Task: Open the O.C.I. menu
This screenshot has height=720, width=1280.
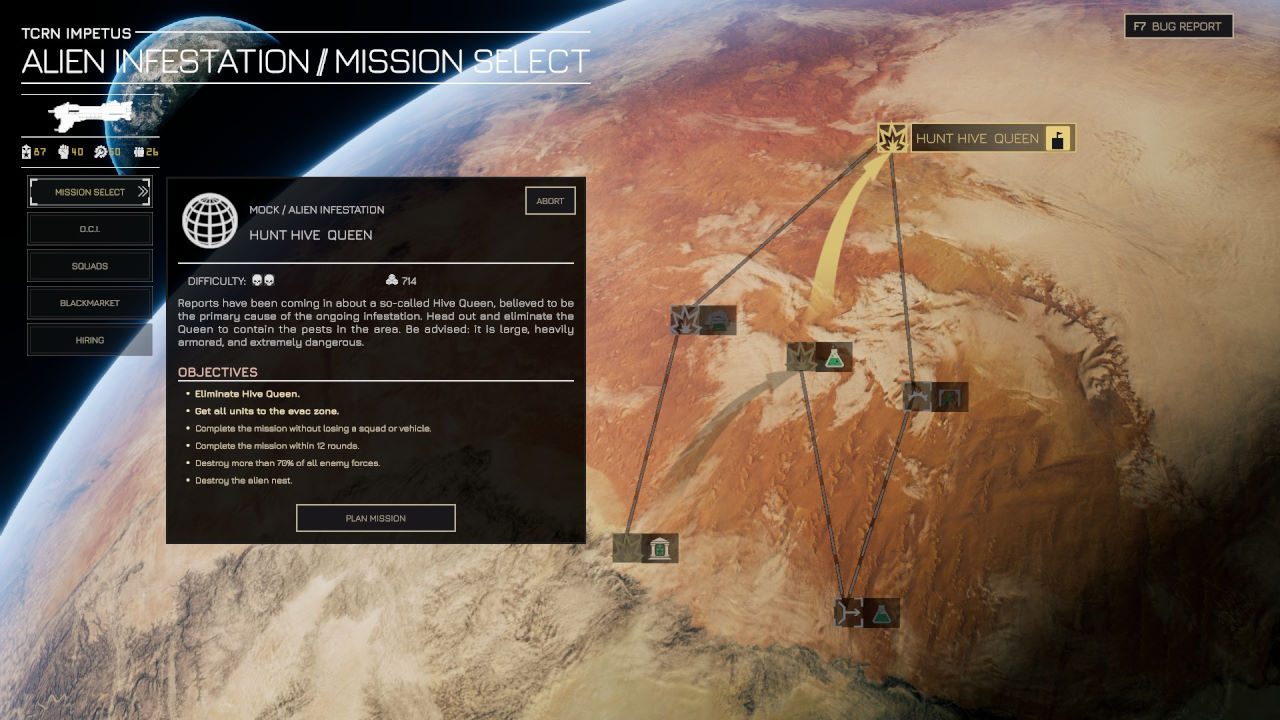Action: [90, 229]
